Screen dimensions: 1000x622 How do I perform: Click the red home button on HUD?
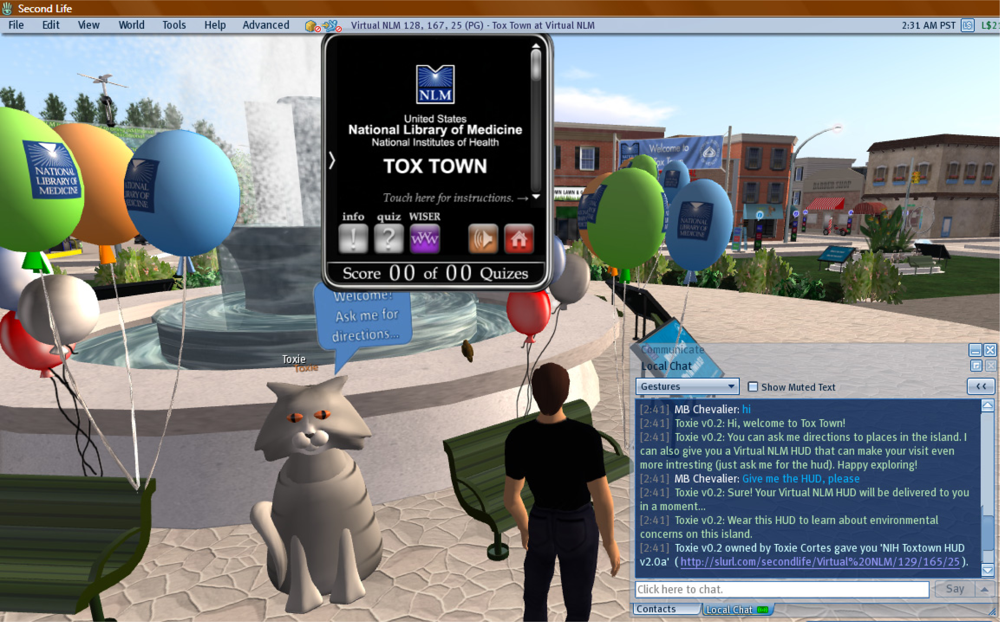tap(519, 238)
